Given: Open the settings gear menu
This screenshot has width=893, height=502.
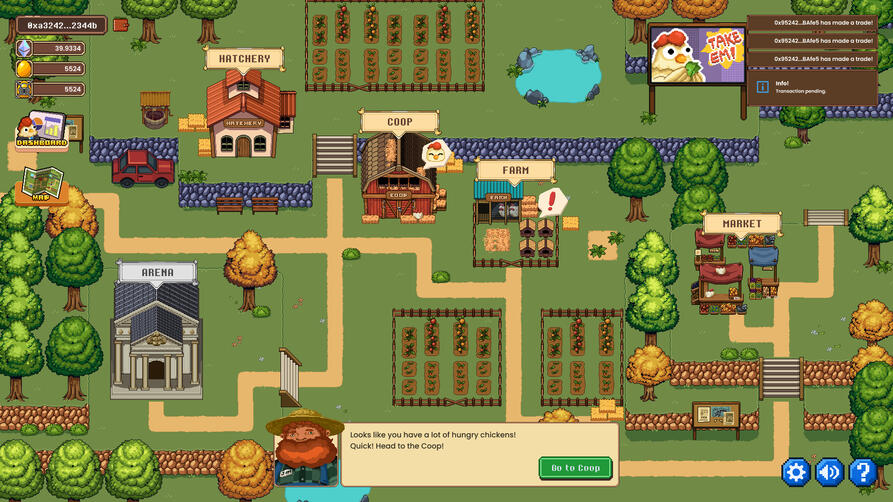Looking at the screenshot, I should click(x=796, y=472).
